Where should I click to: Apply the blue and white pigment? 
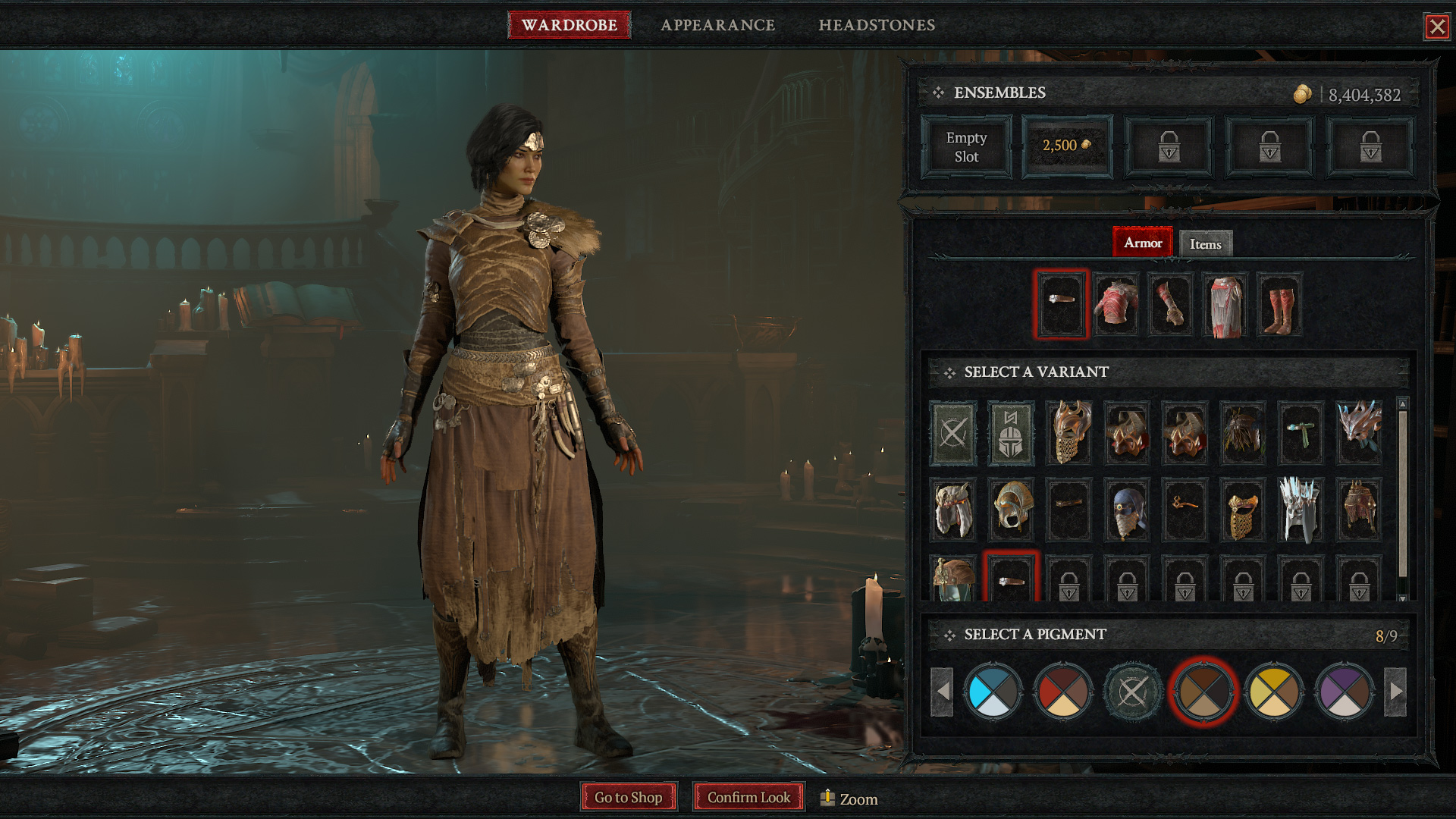[x=993, y=692]
